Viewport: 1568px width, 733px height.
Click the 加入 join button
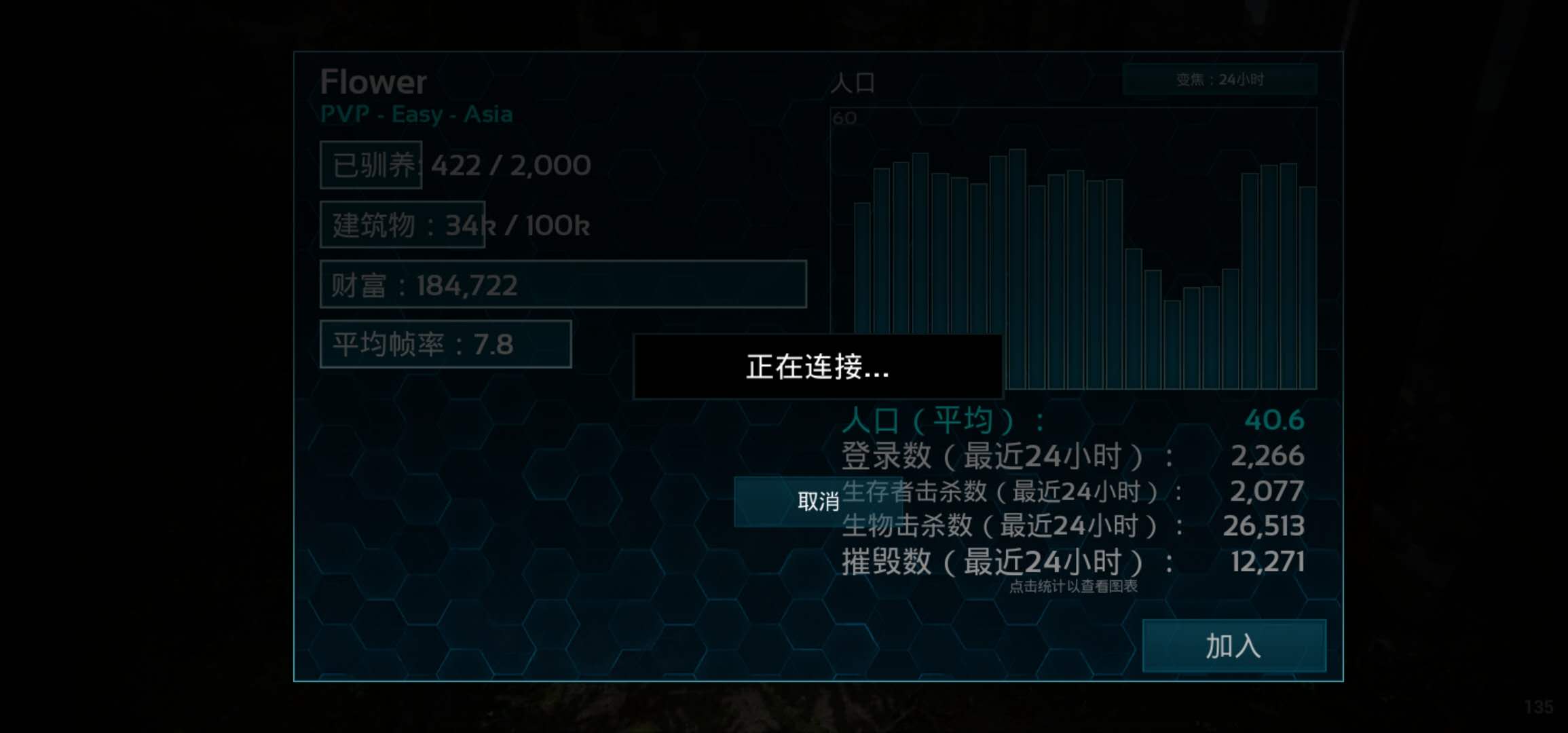click(1234, 646)
